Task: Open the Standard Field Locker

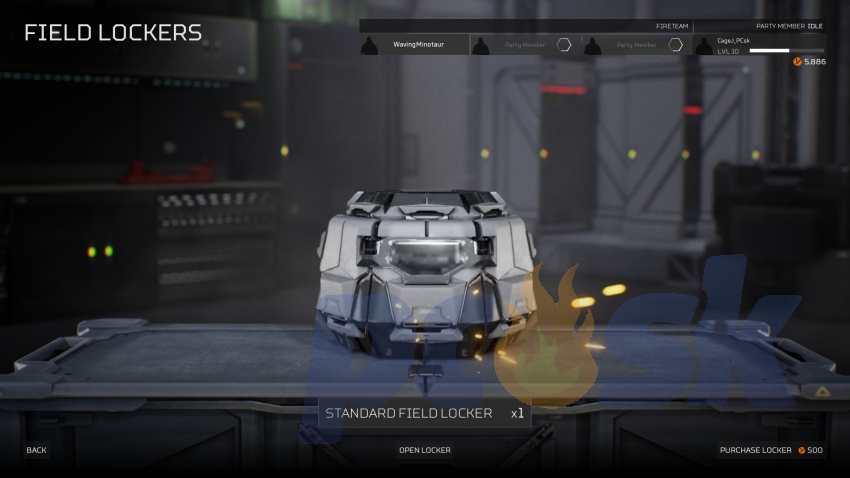Action: point(425,450)
